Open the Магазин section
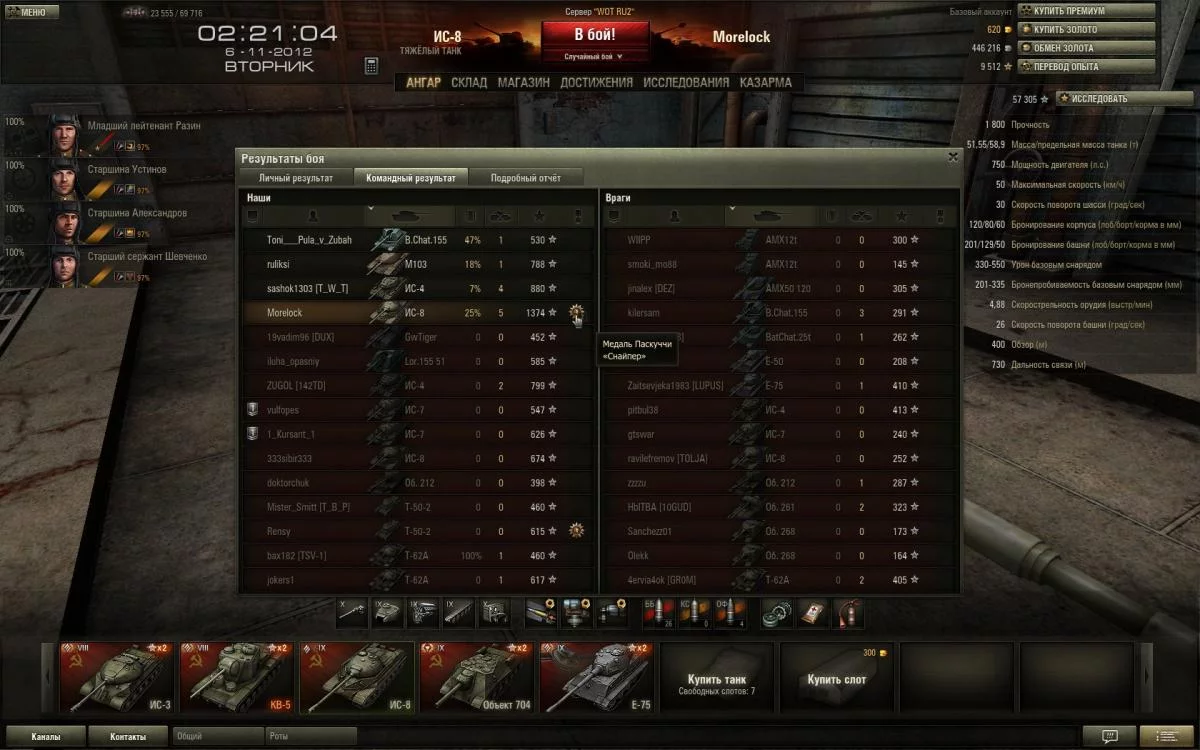Image resolution: width=1200 pixels, height=750 pixels. 524,83
